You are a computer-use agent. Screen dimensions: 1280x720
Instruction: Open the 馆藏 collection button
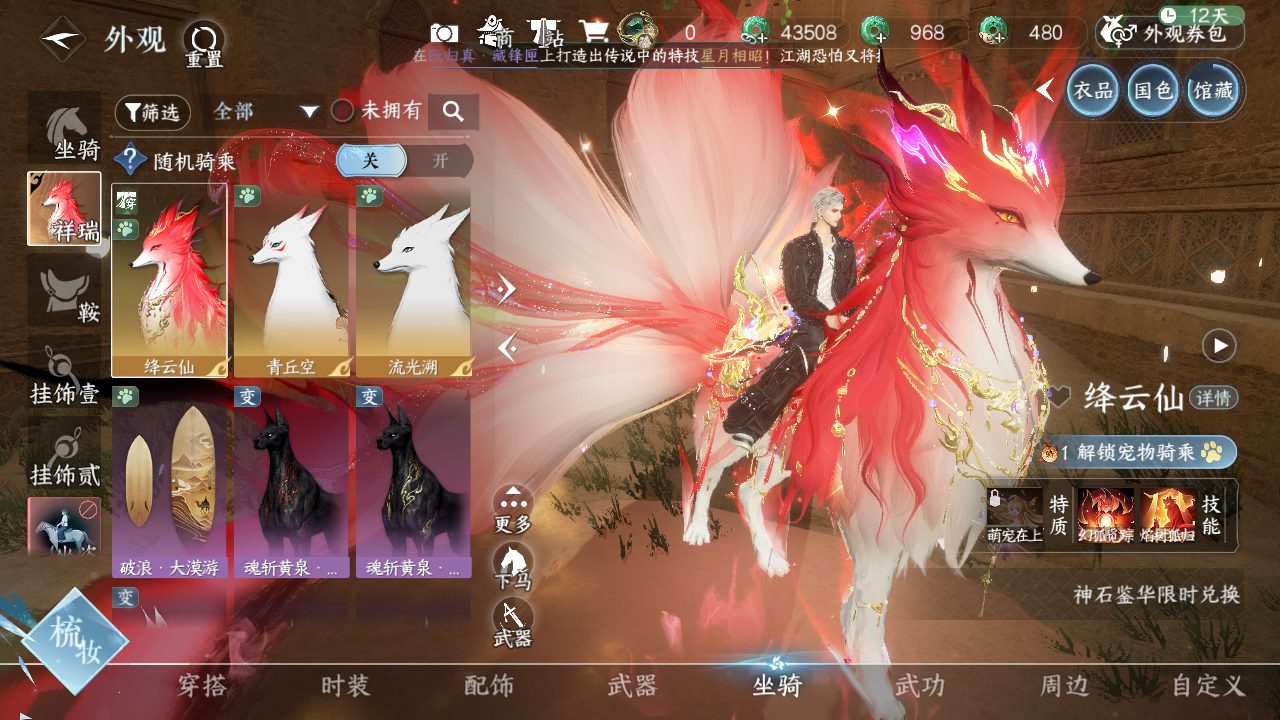[1212, 91]
